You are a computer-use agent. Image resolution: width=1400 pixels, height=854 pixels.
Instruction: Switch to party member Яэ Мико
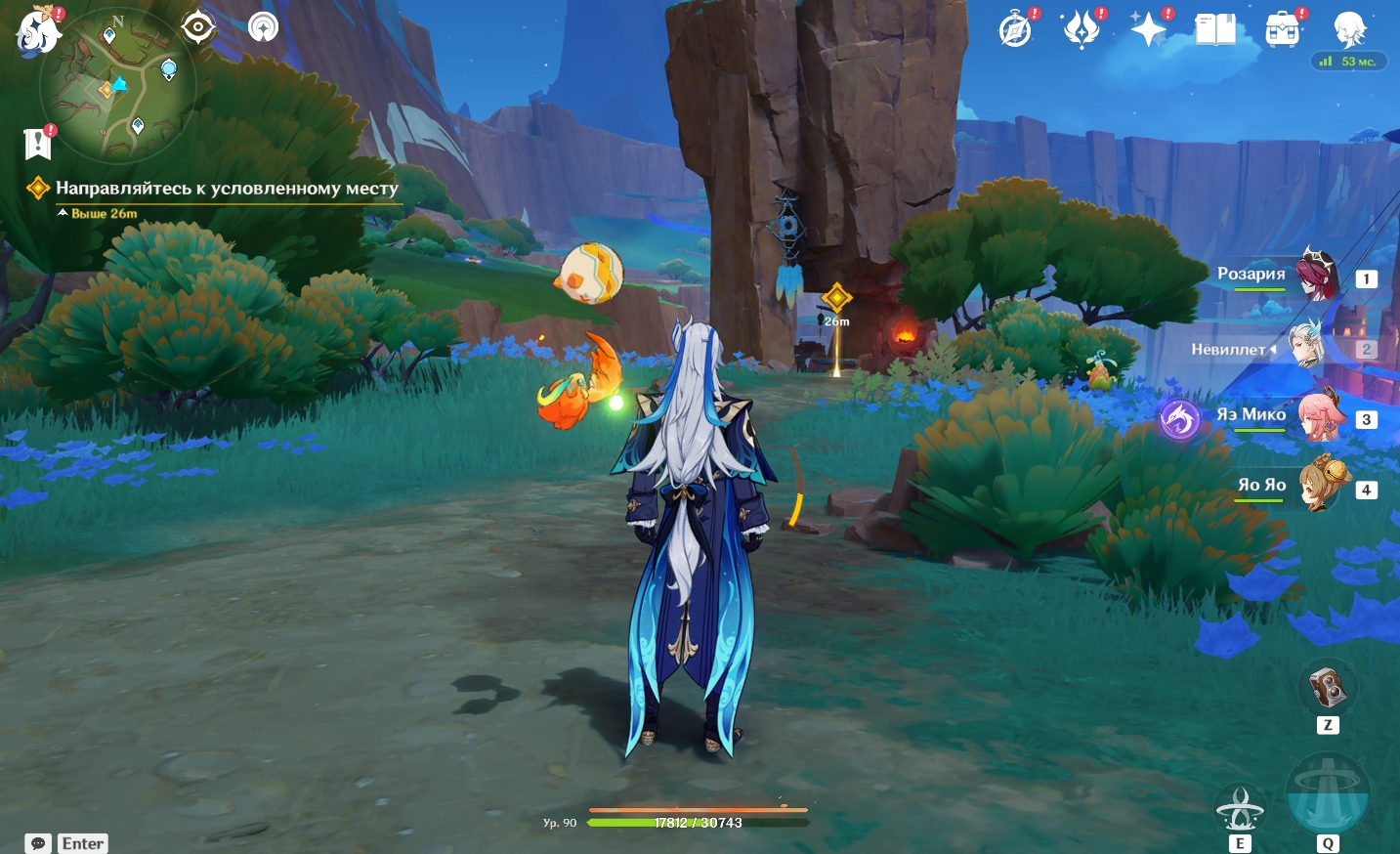coord(1318,417)
